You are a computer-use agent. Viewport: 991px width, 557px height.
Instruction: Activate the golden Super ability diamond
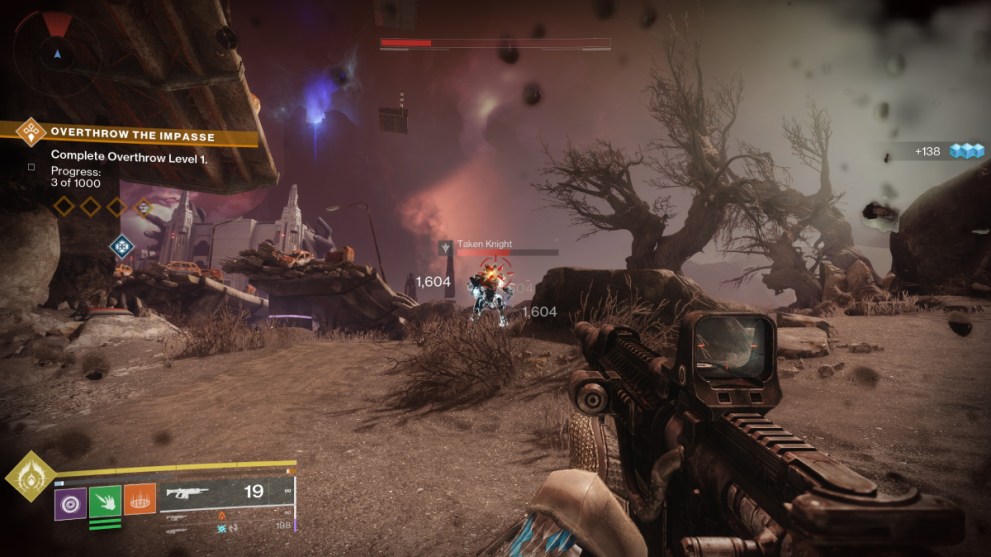(x=31, y=477)
